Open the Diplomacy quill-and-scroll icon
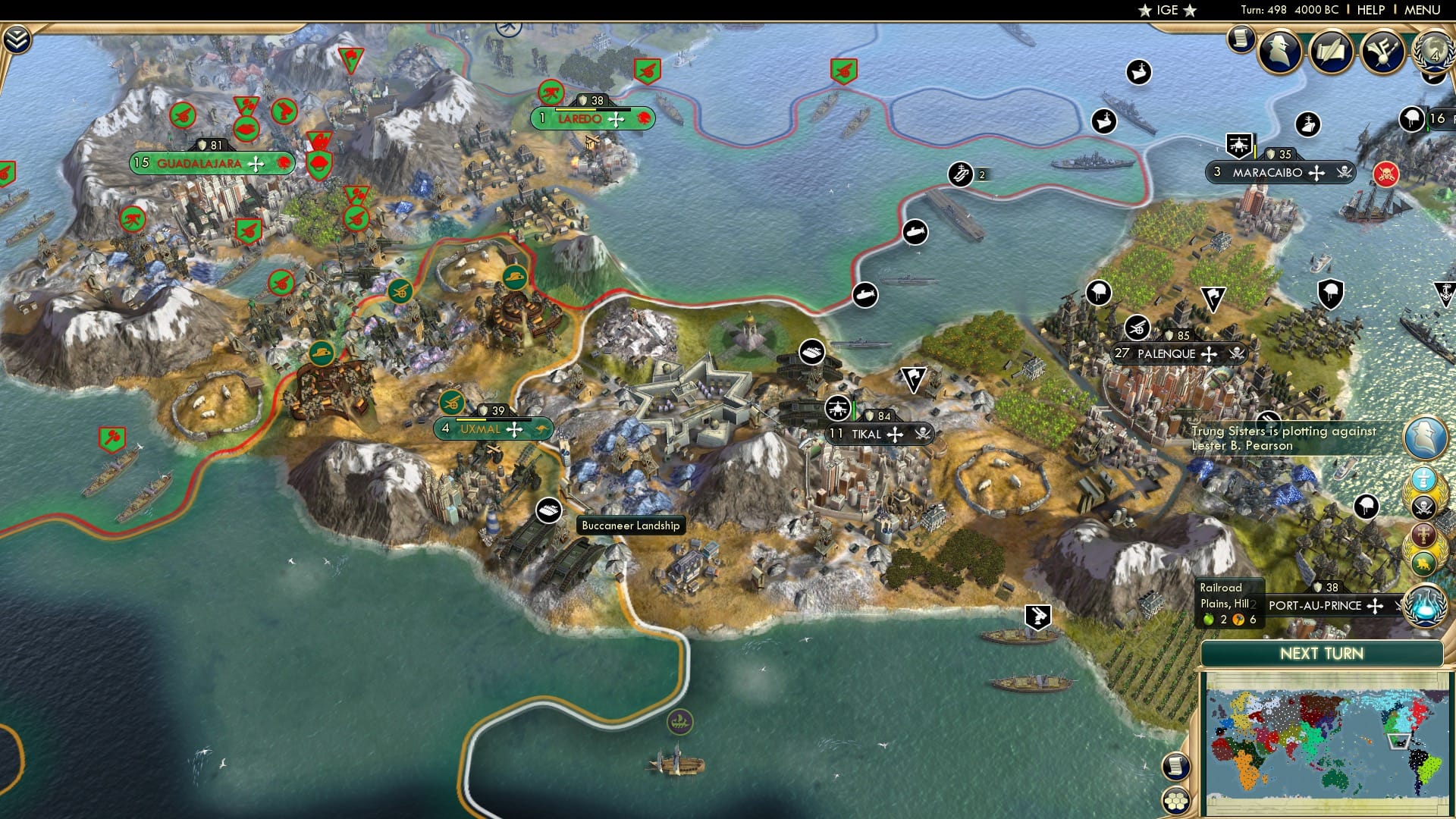 pos(1332,52)
